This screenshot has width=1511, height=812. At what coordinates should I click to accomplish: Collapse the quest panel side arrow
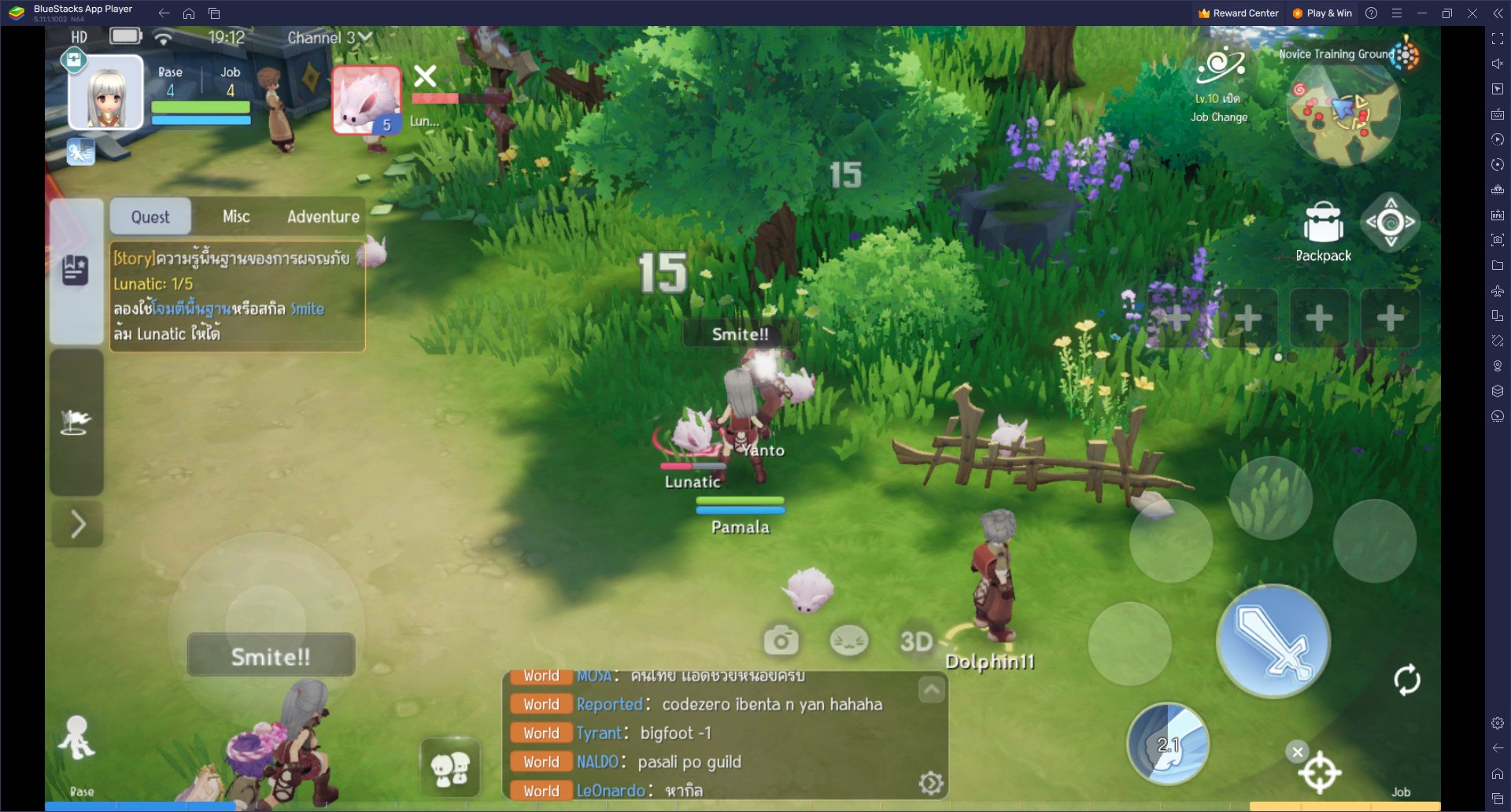point(76,522)
